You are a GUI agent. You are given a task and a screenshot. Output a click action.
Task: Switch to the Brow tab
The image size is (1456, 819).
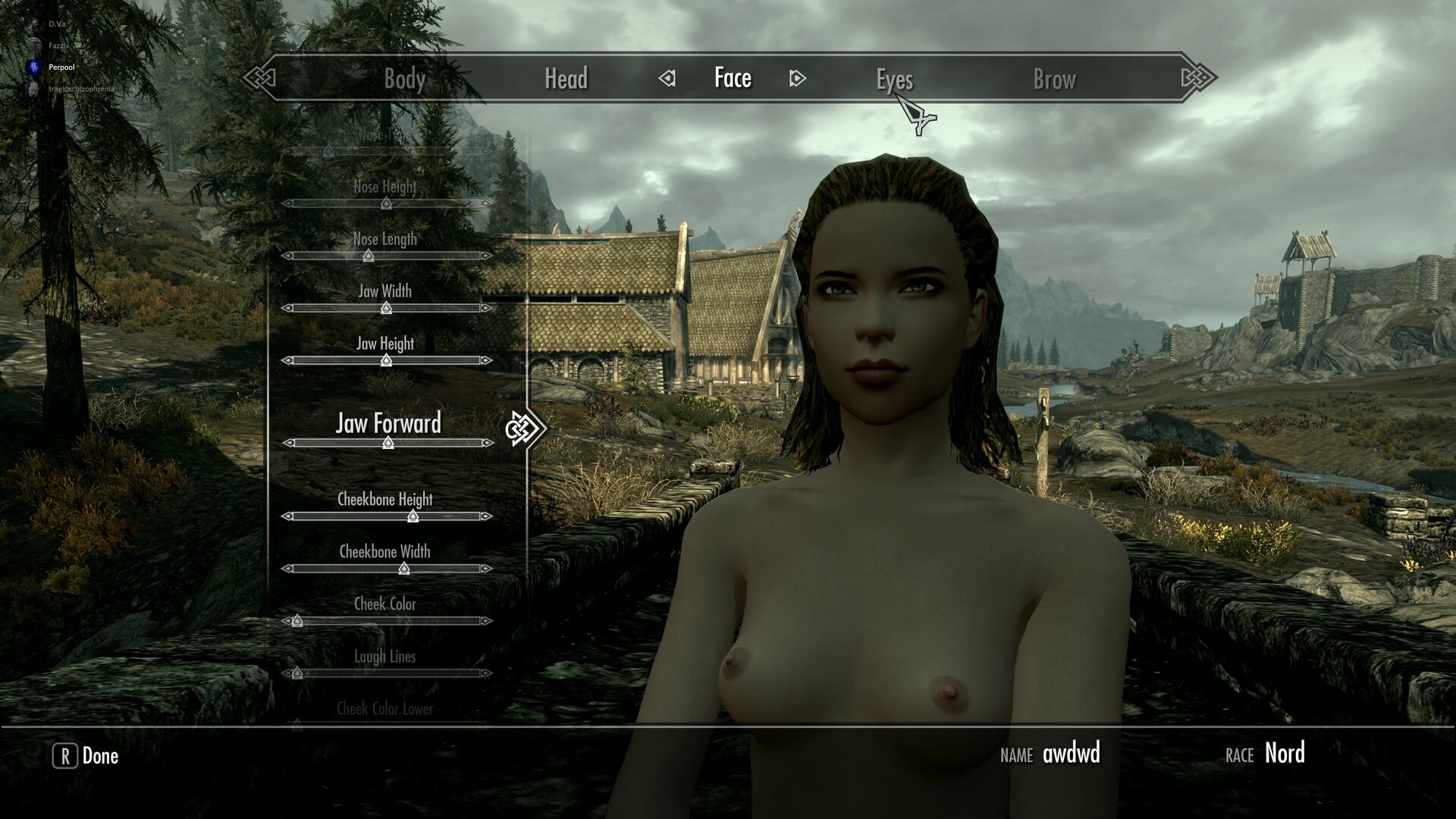[x=1054, y=79]
